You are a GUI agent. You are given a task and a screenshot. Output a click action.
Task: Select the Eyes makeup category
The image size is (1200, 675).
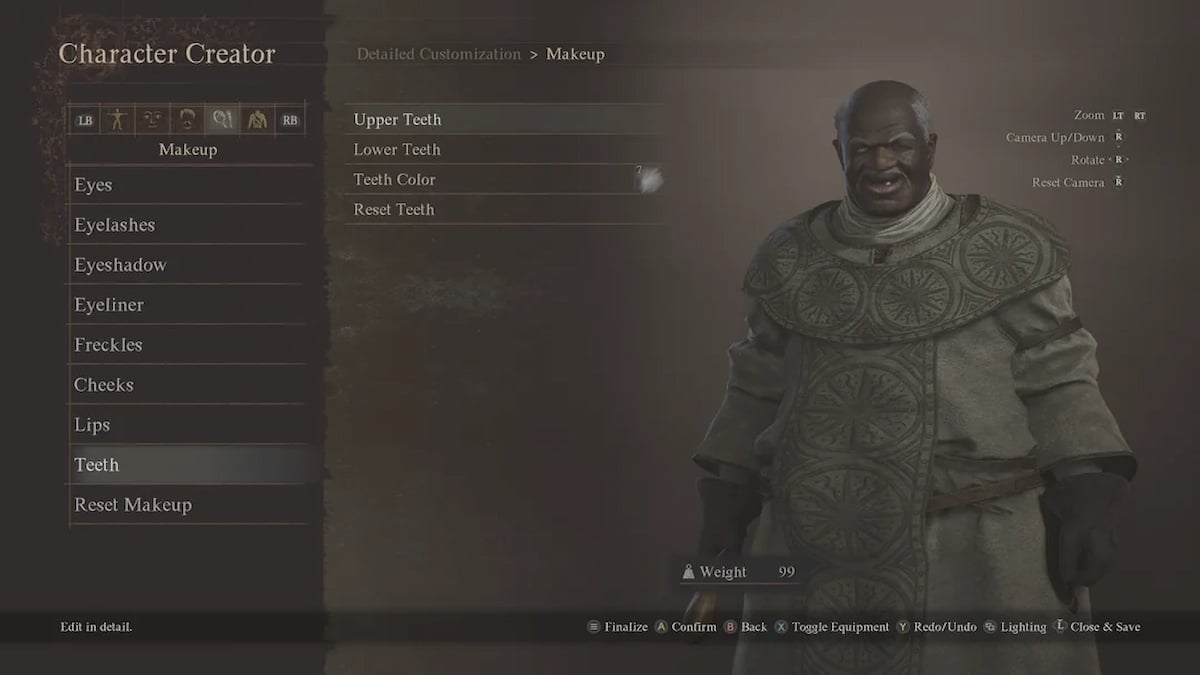pos(93,185)
